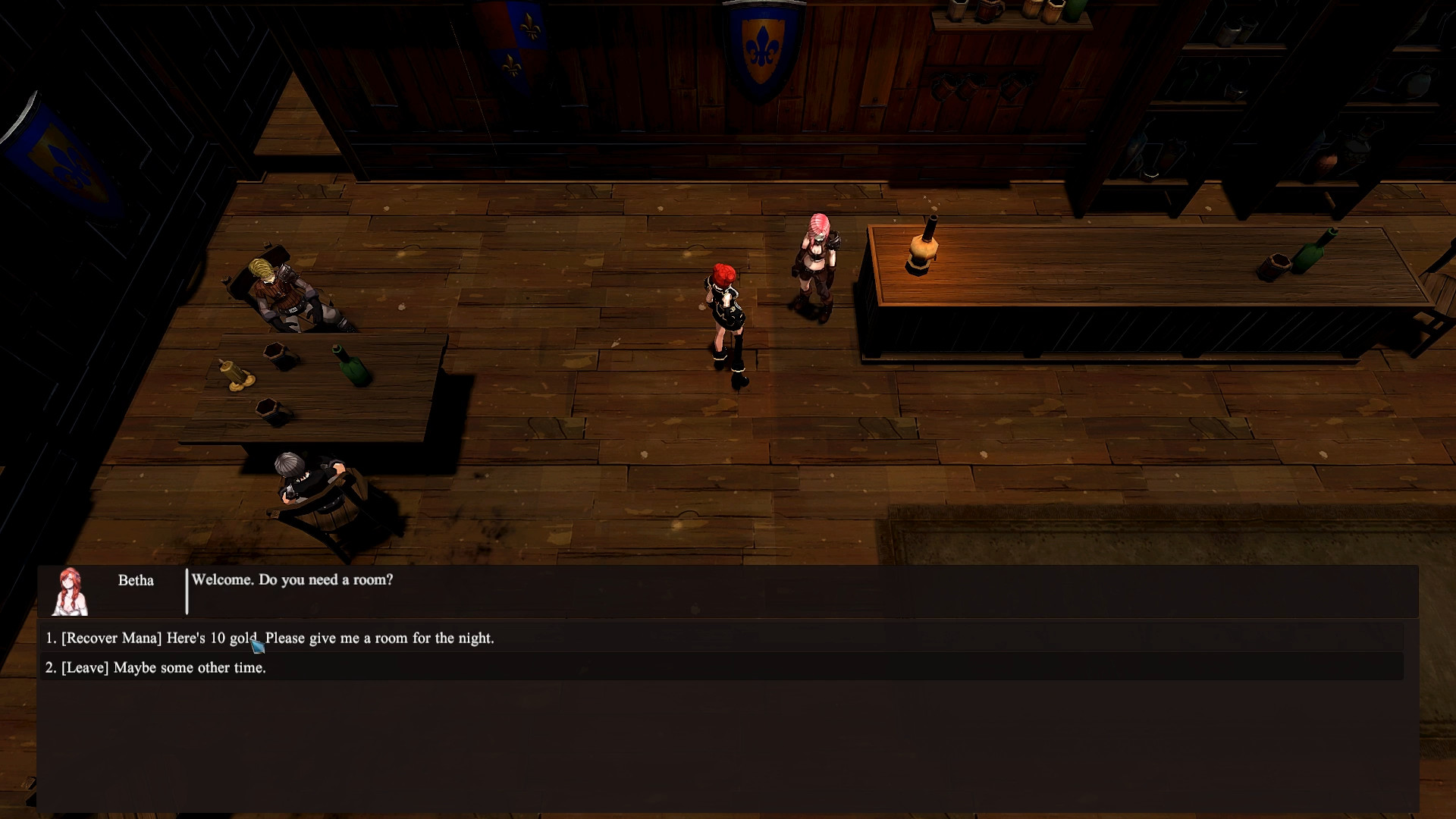
Task: Click the empty mug on the left table
Action: click(x=273, y=353)
